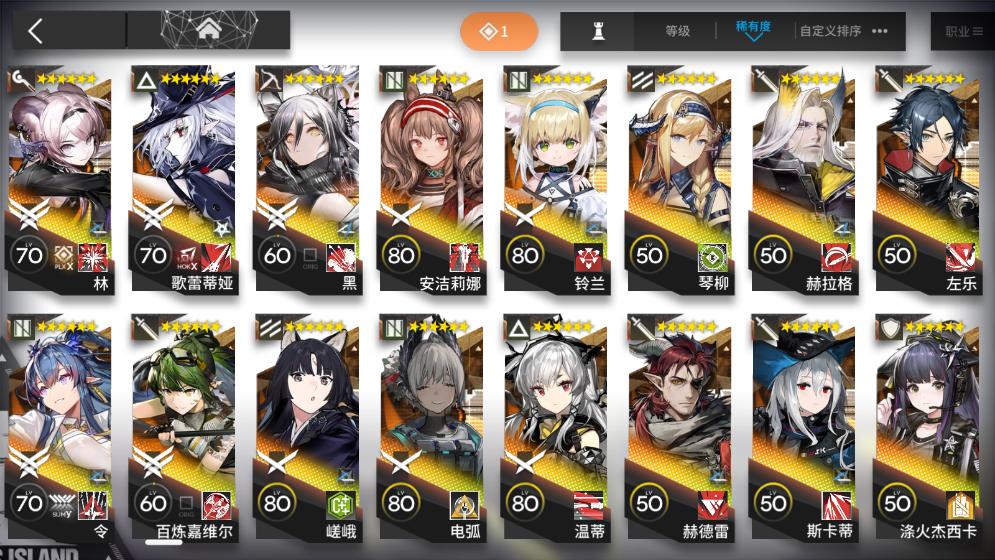The height and width of the screenshot is (560, 995).
Task: Open the class (职业) filter
Action: coord(962,31)
